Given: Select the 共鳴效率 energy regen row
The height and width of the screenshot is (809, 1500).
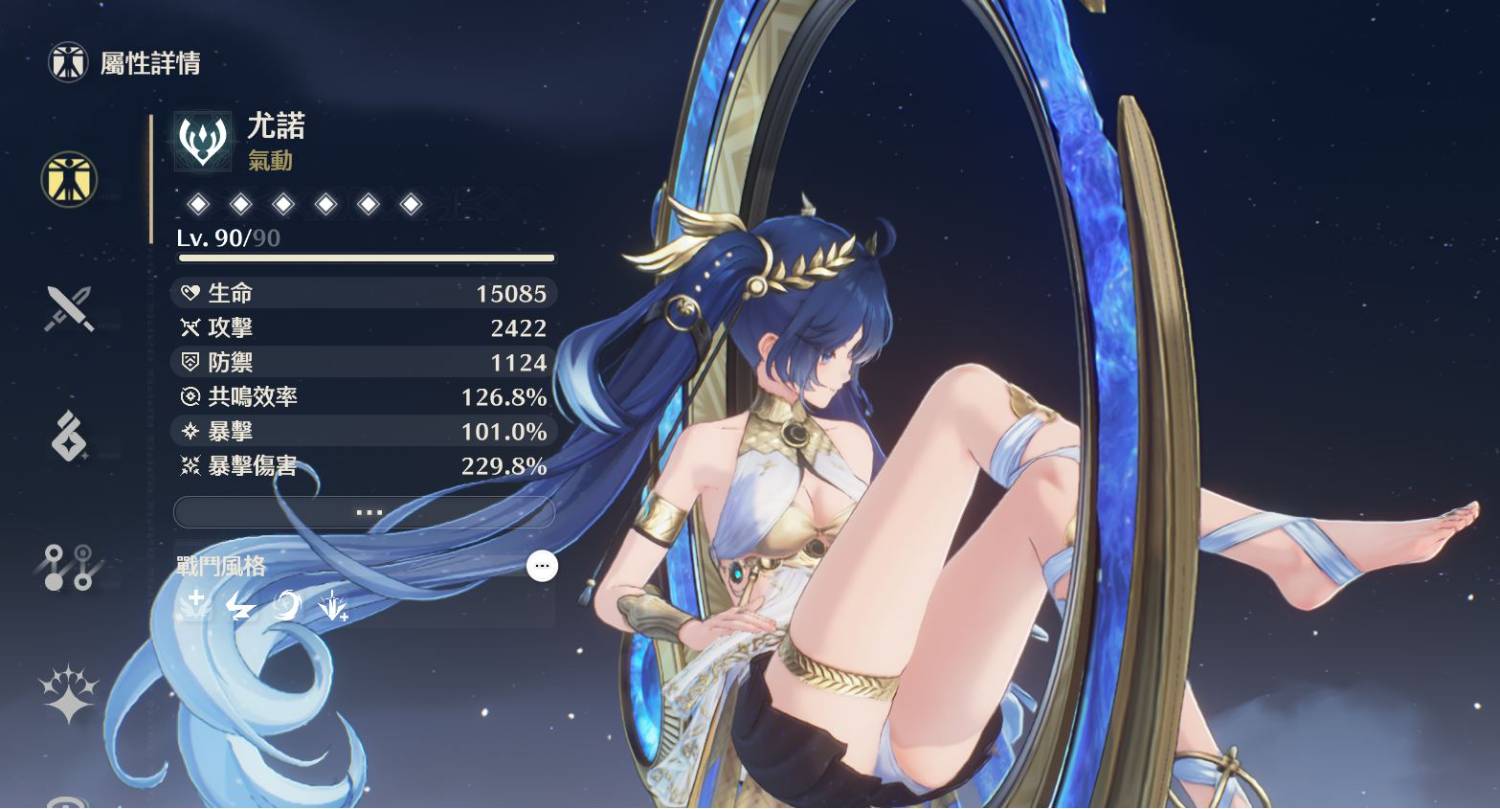Looking at the screenshot, I should [x=364, y=397].
